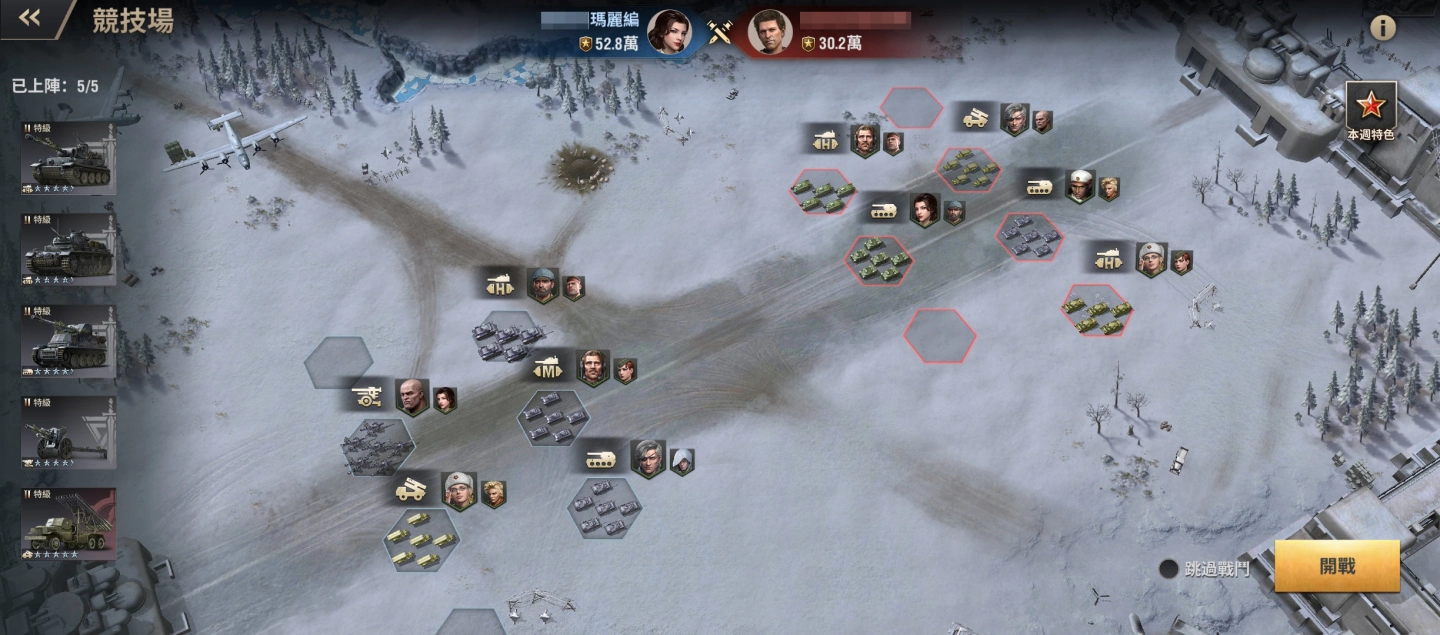1440x635 pixels.
Task: Select your artillery gun squad hex
Action: click(x=377, y=445)
